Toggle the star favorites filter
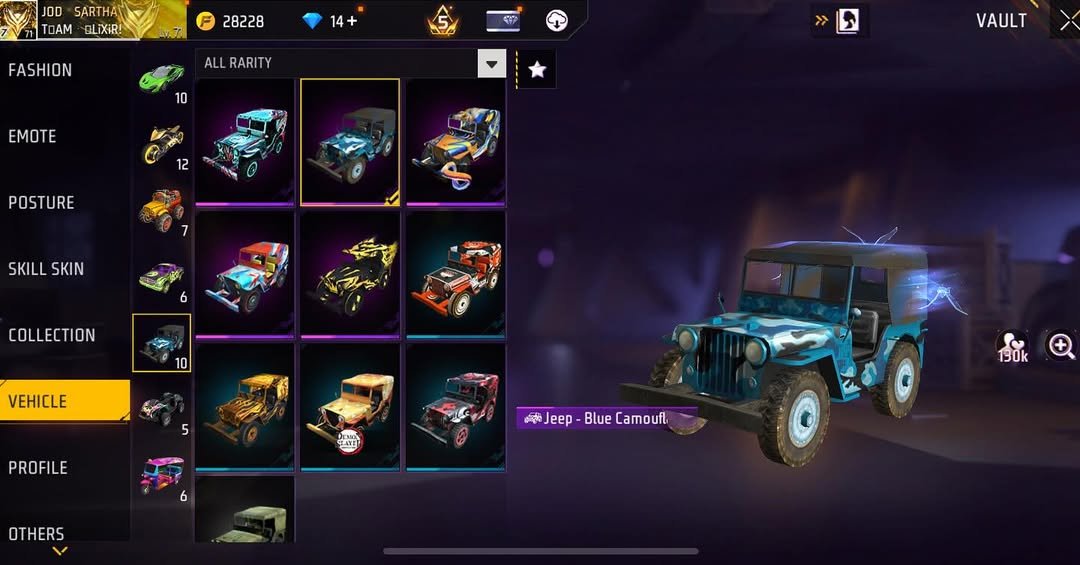 tap(537, 69)
